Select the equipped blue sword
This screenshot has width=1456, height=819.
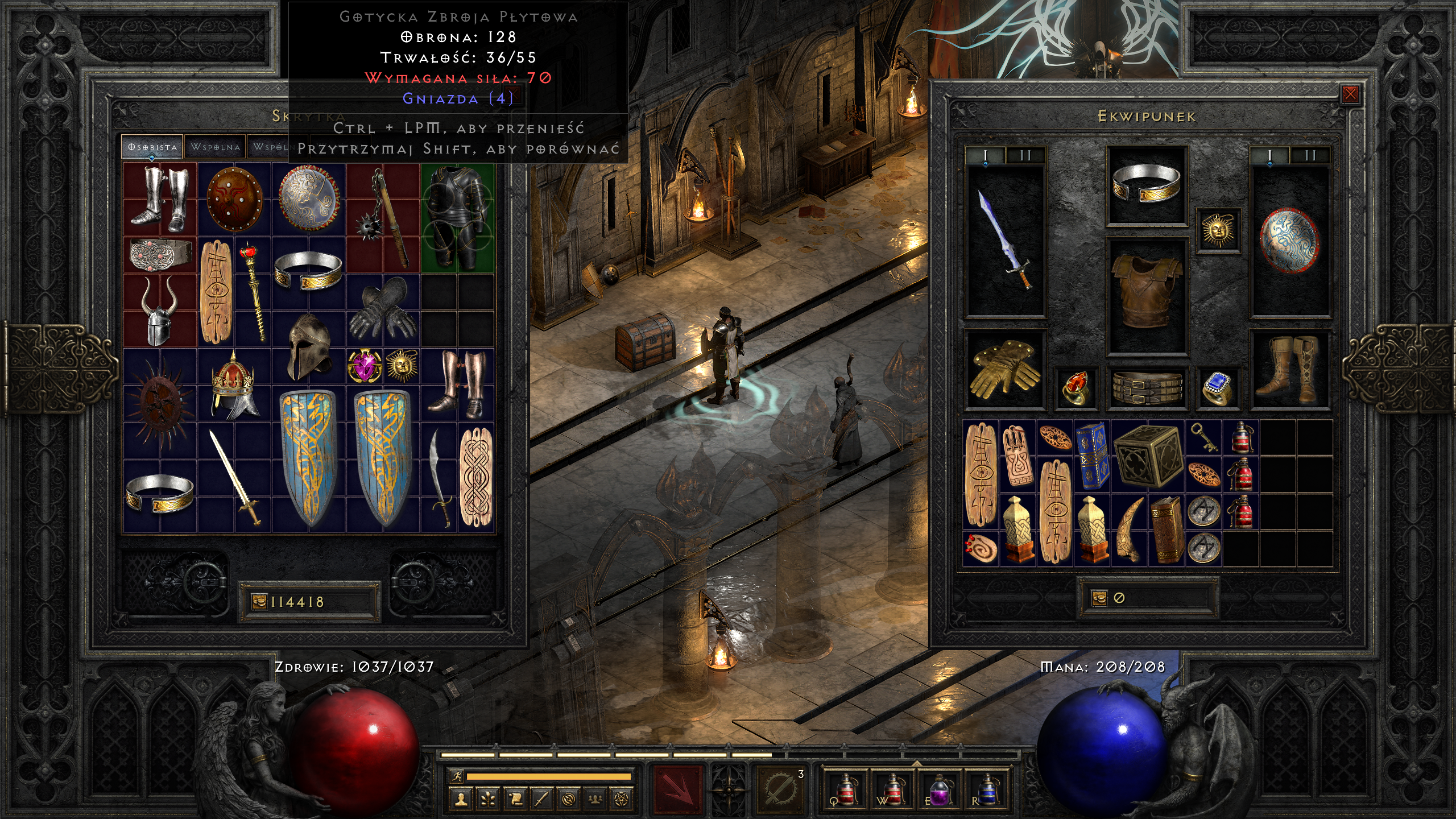(x=1005, y=240)
